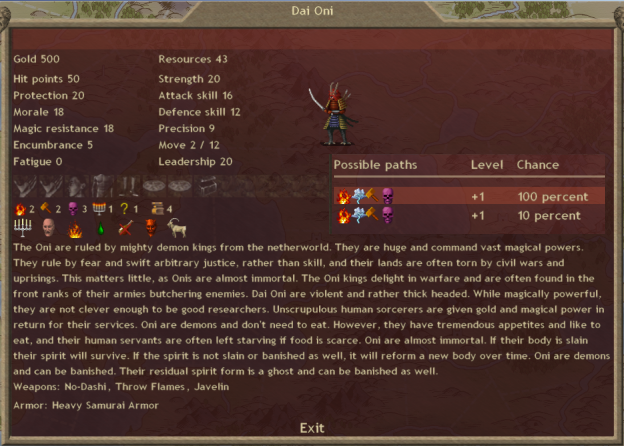Image resolution: width=624 pixels, height=446 pixels.
Task: Select the body armor equipment slot
Action: [x=103, y=185]
